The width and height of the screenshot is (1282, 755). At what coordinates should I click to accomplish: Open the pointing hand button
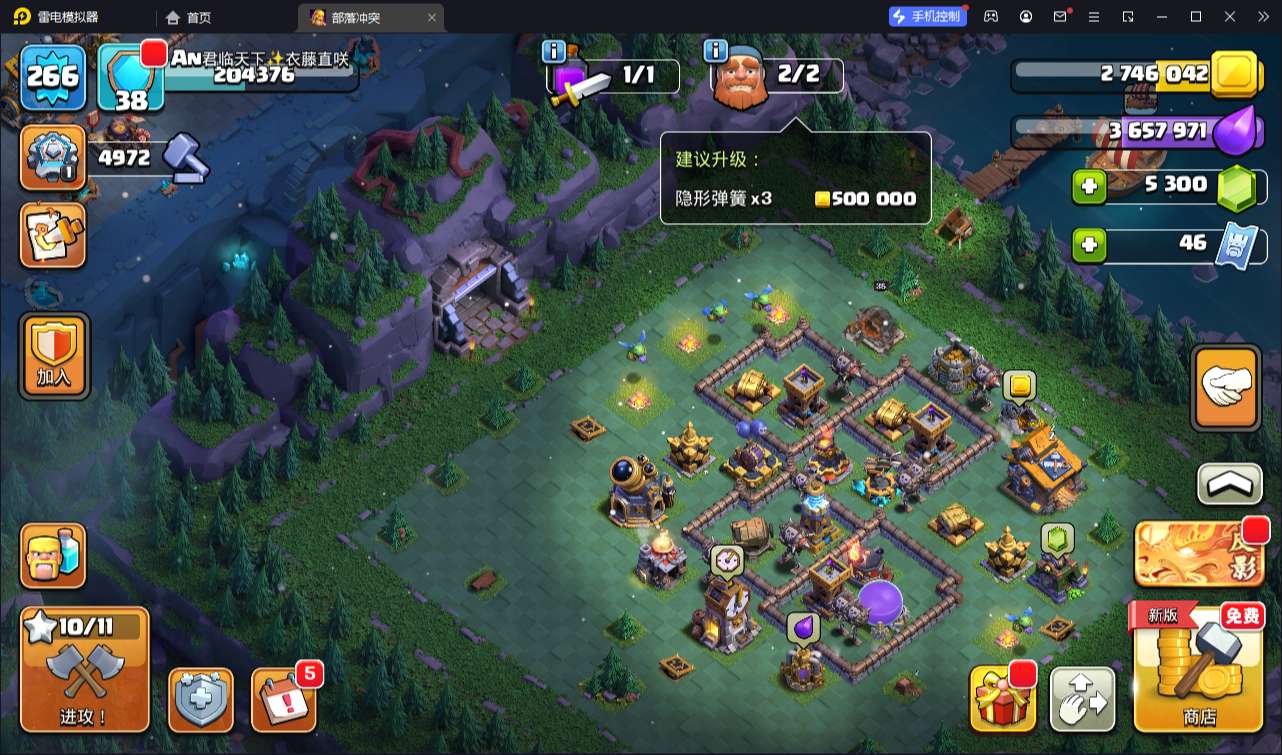(1226, 388)
